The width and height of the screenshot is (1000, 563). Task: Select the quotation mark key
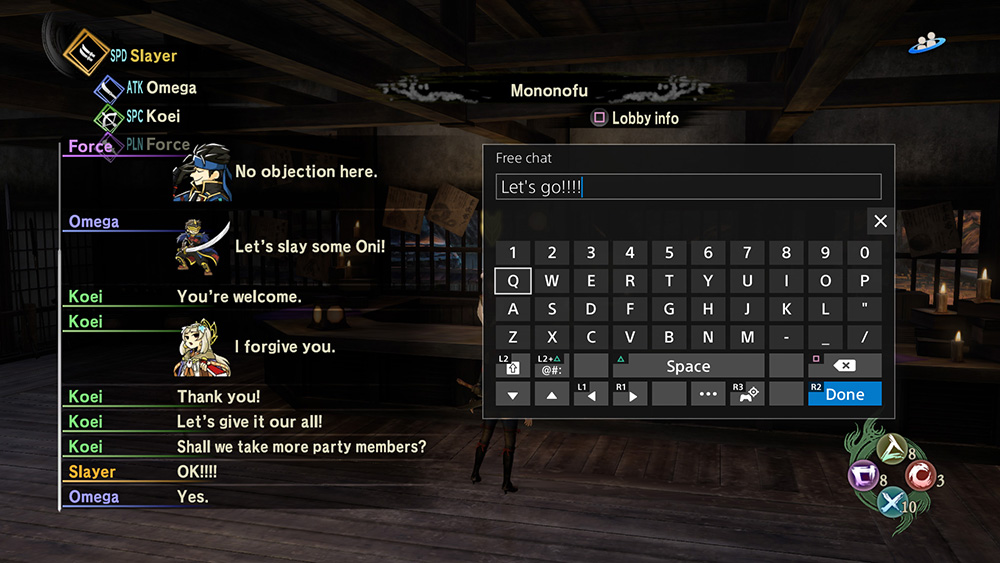click(864, 309)
